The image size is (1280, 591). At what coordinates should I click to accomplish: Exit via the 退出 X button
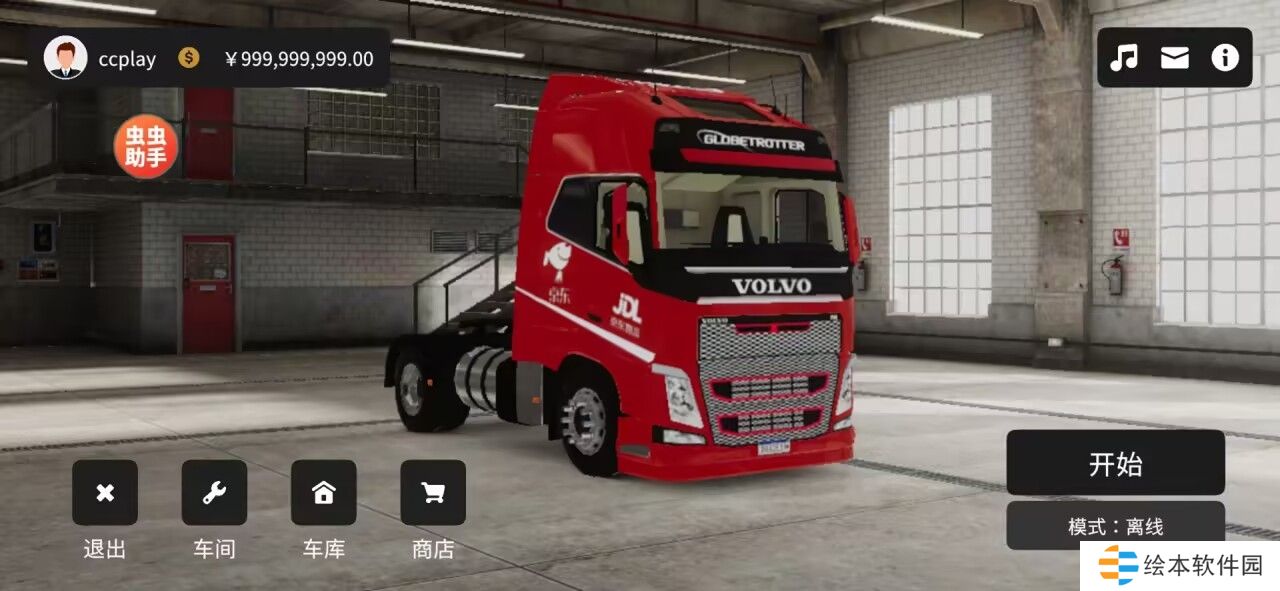tap(105, 493)
